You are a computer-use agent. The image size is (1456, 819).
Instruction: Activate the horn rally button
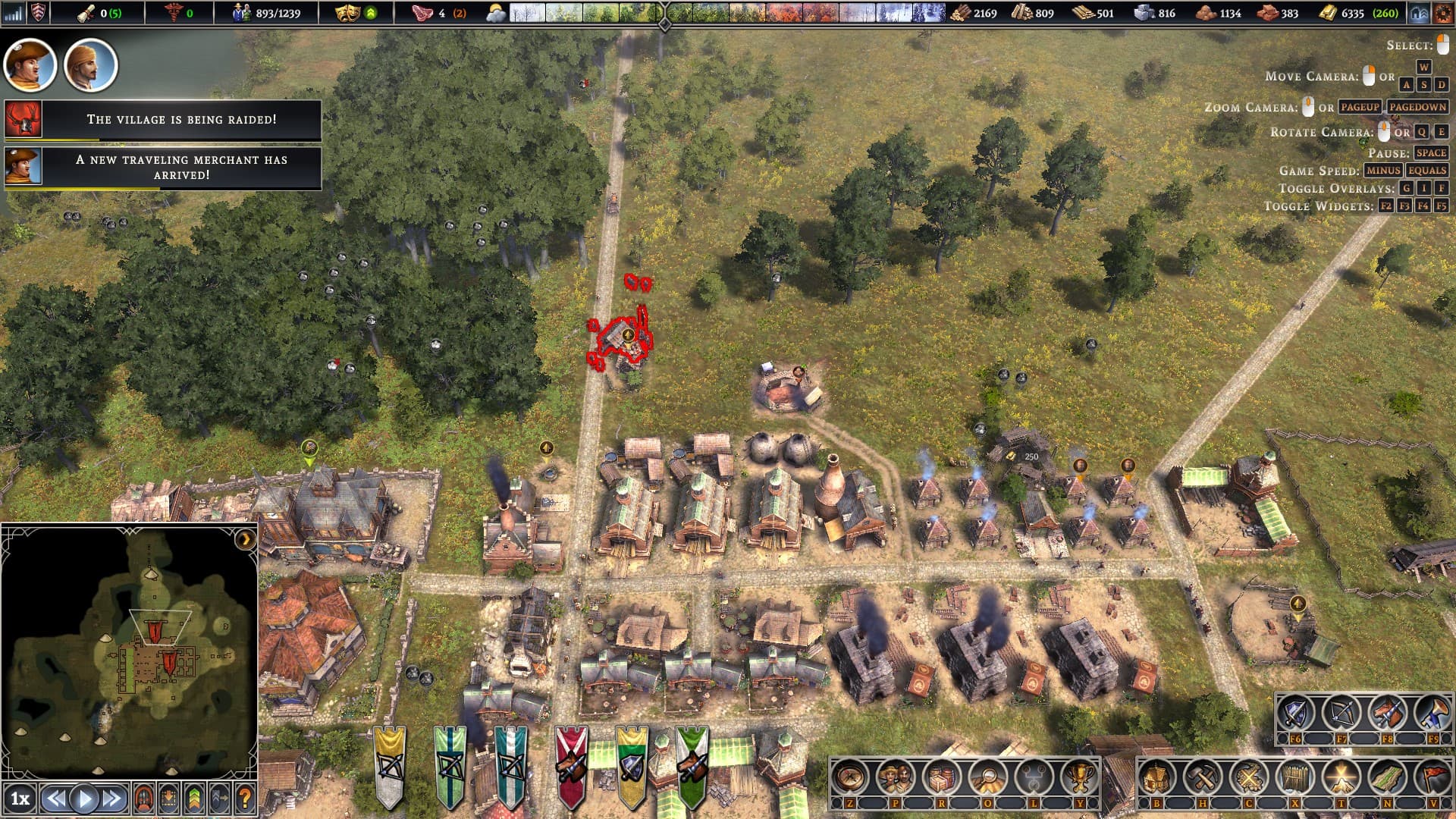pyautogui.click(x=1433, y=713)
